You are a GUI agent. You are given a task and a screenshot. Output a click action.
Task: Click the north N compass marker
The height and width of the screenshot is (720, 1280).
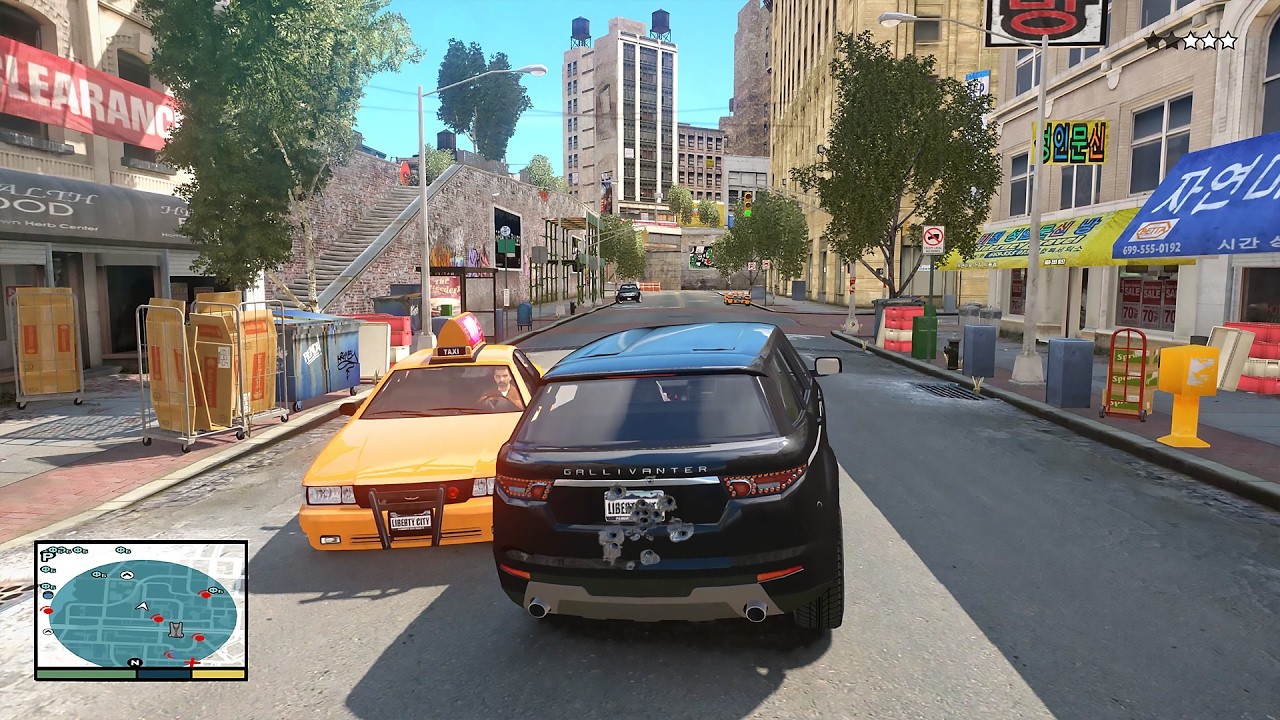(x=134, y=662)
